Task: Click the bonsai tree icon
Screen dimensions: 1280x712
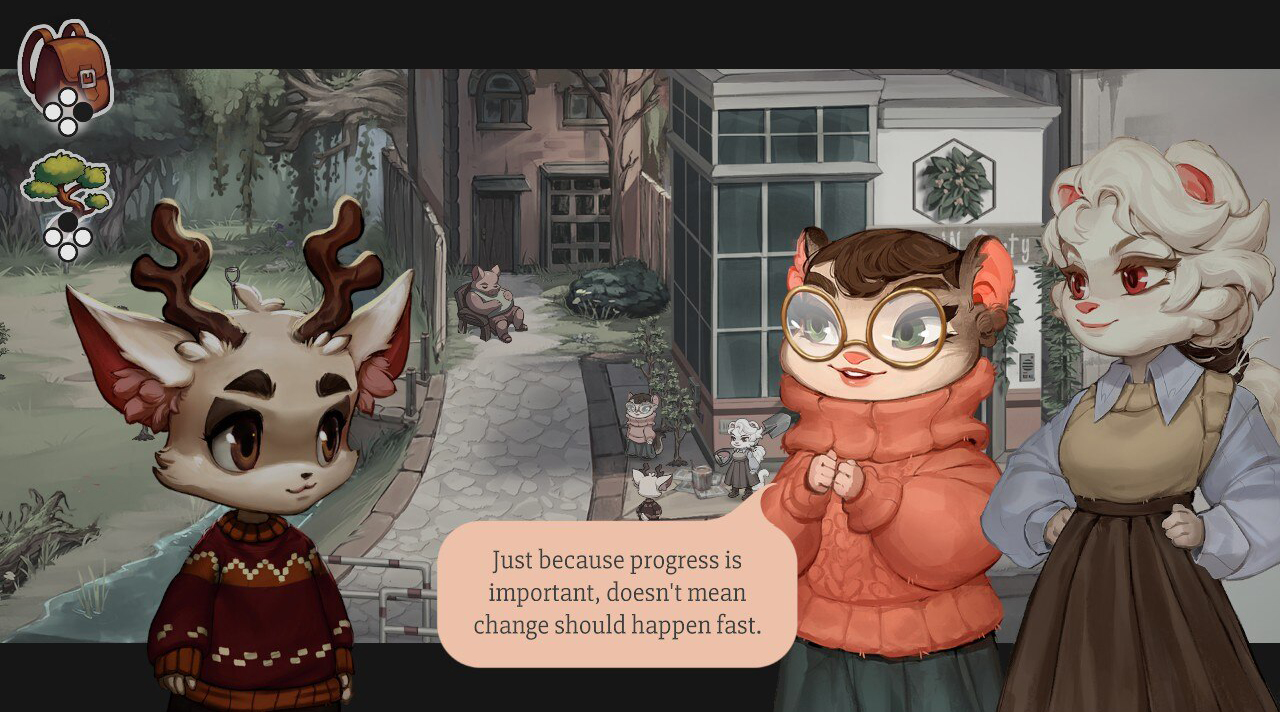Action: pyautogui.click(x=66, y=186)
